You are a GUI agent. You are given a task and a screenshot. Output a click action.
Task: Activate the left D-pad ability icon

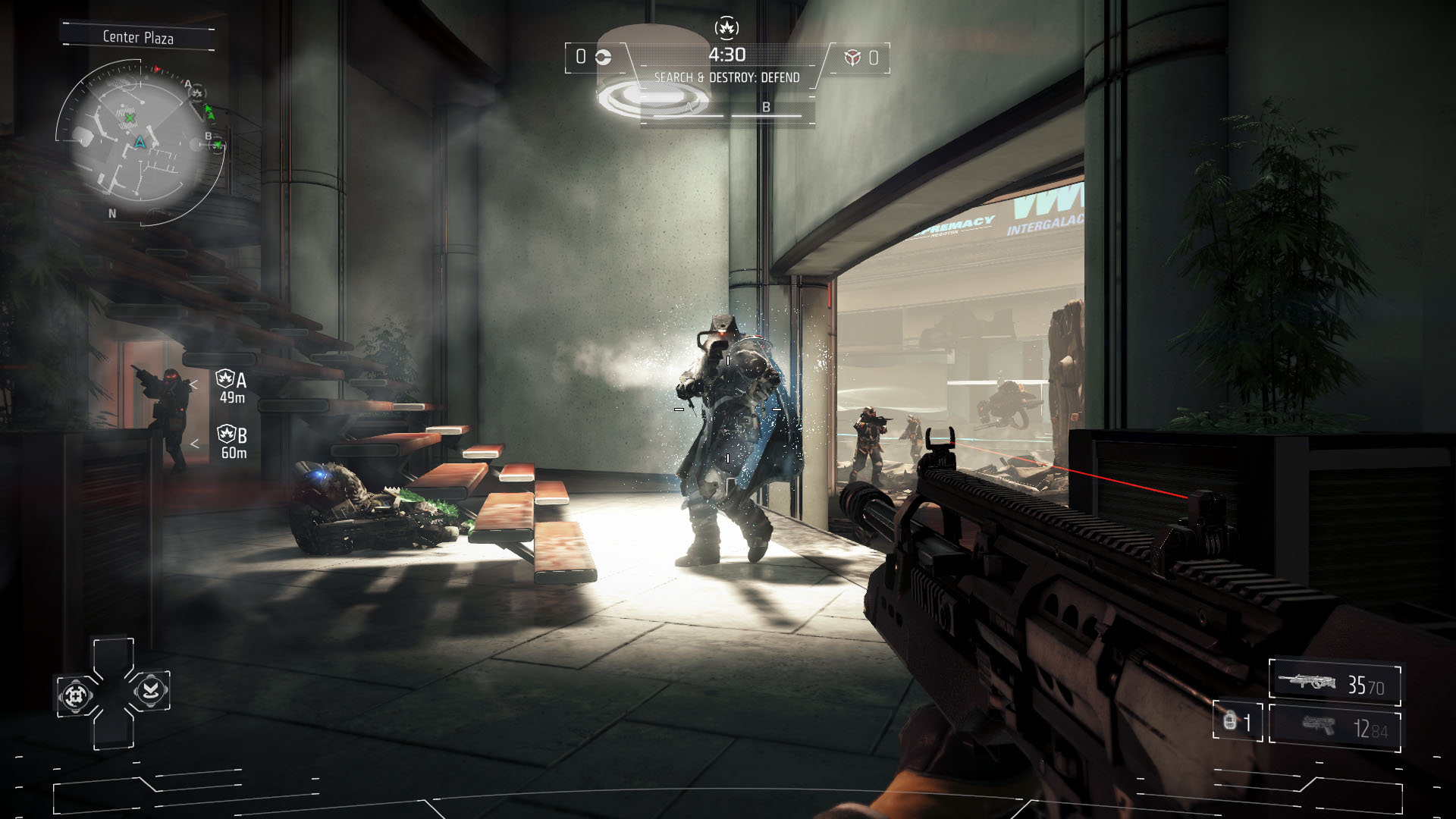(76, 695)
